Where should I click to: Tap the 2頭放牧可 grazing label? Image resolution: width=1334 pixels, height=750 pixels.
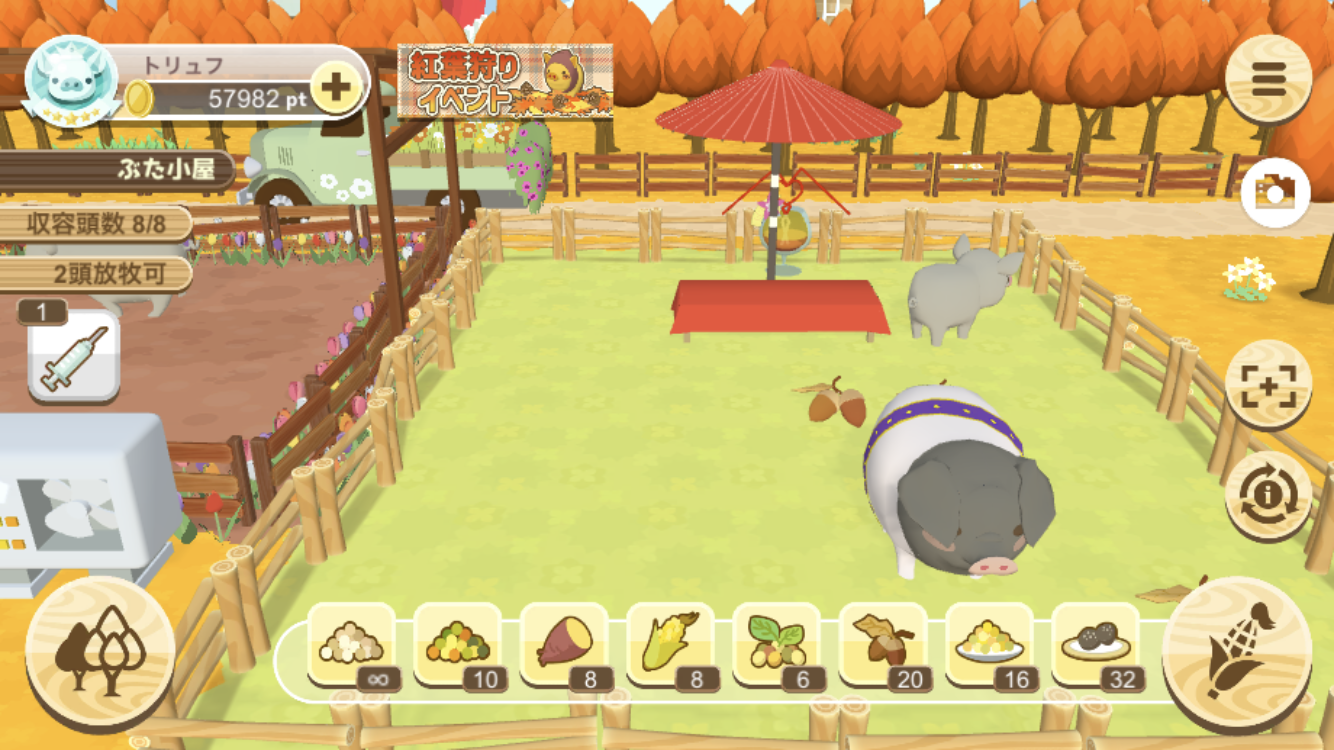point(108,274)
